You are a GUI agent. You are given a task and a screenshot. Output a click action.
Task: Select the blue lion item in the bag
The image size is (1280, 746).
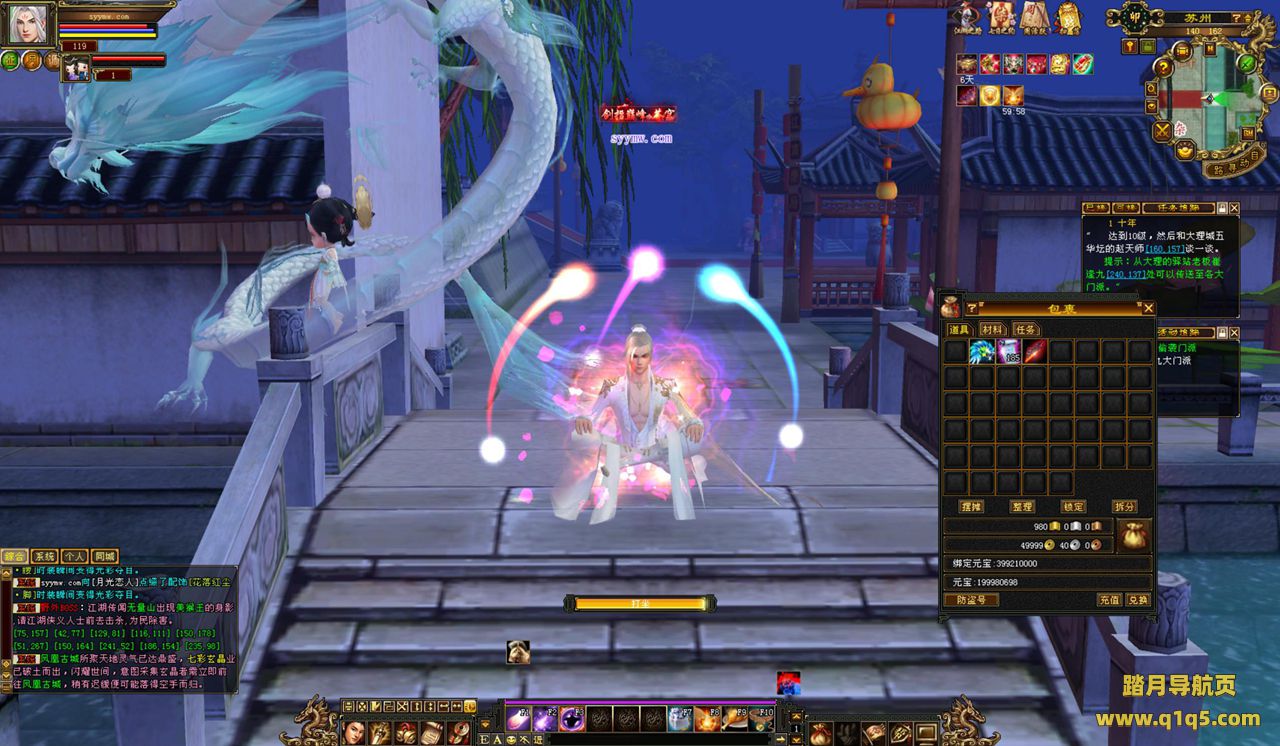(x=981, y=351)
